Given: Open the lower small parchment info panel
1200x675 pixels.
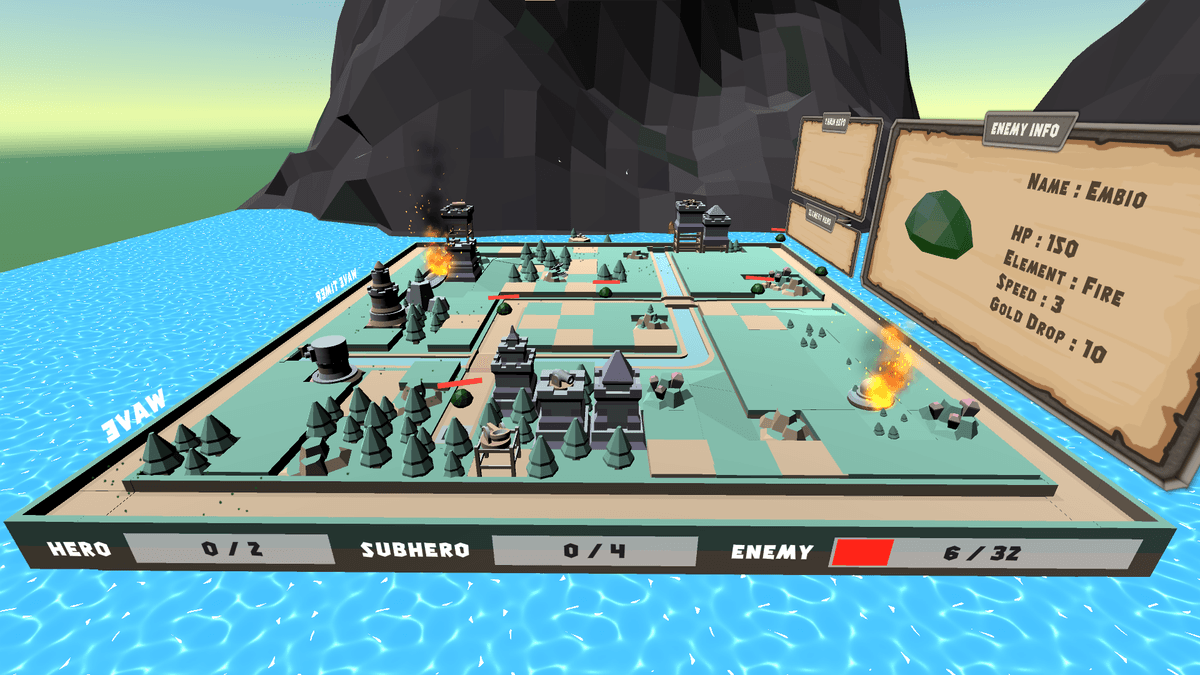Looking at the screenshot, I should pyautogui.click(x=825, y=237).
